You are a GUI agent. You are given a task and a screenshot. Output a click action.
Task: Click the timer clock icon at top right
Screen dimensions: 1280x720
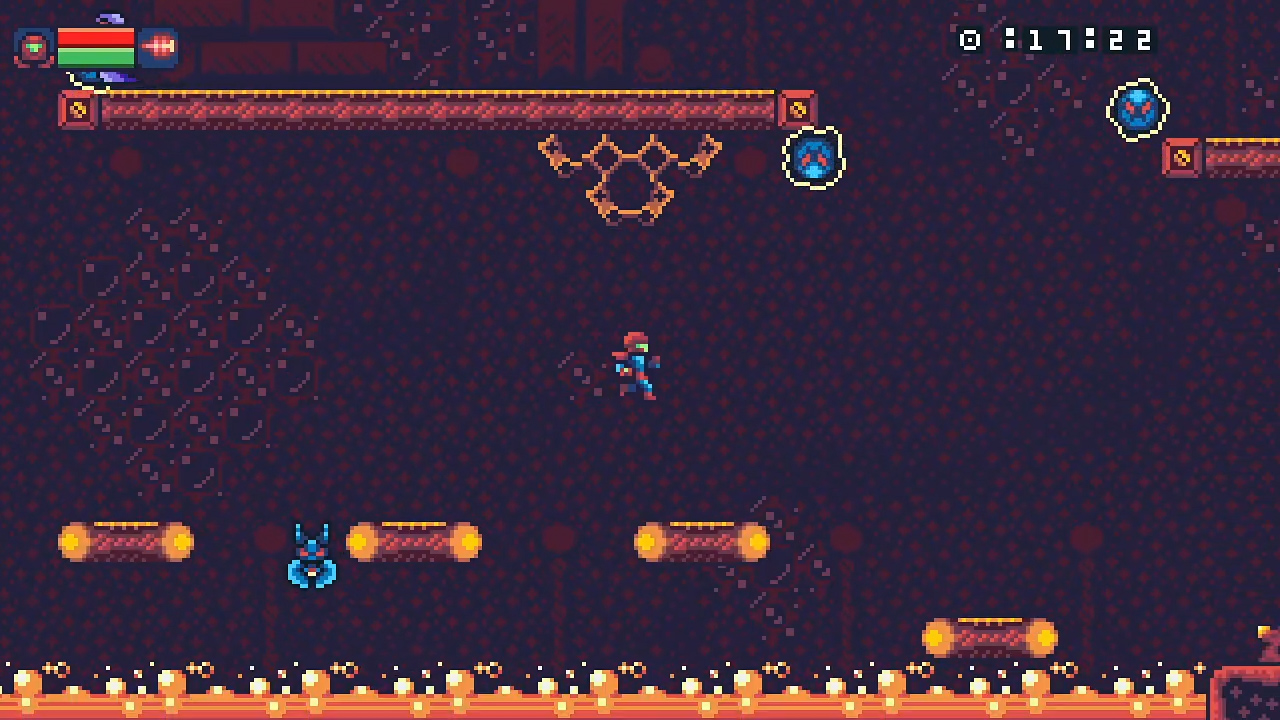coord(968,40)
